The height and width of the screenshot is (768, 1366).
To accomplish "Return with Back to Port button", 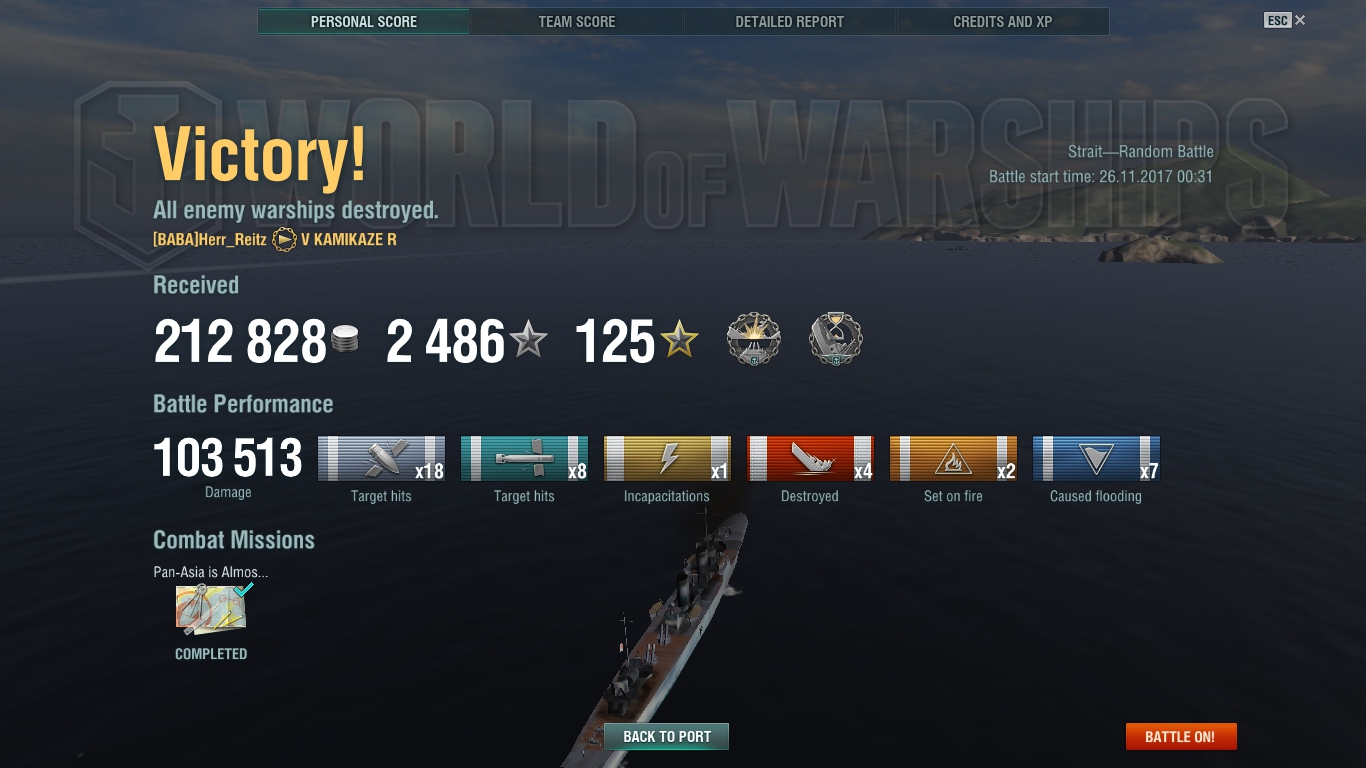I will [666, 737].
